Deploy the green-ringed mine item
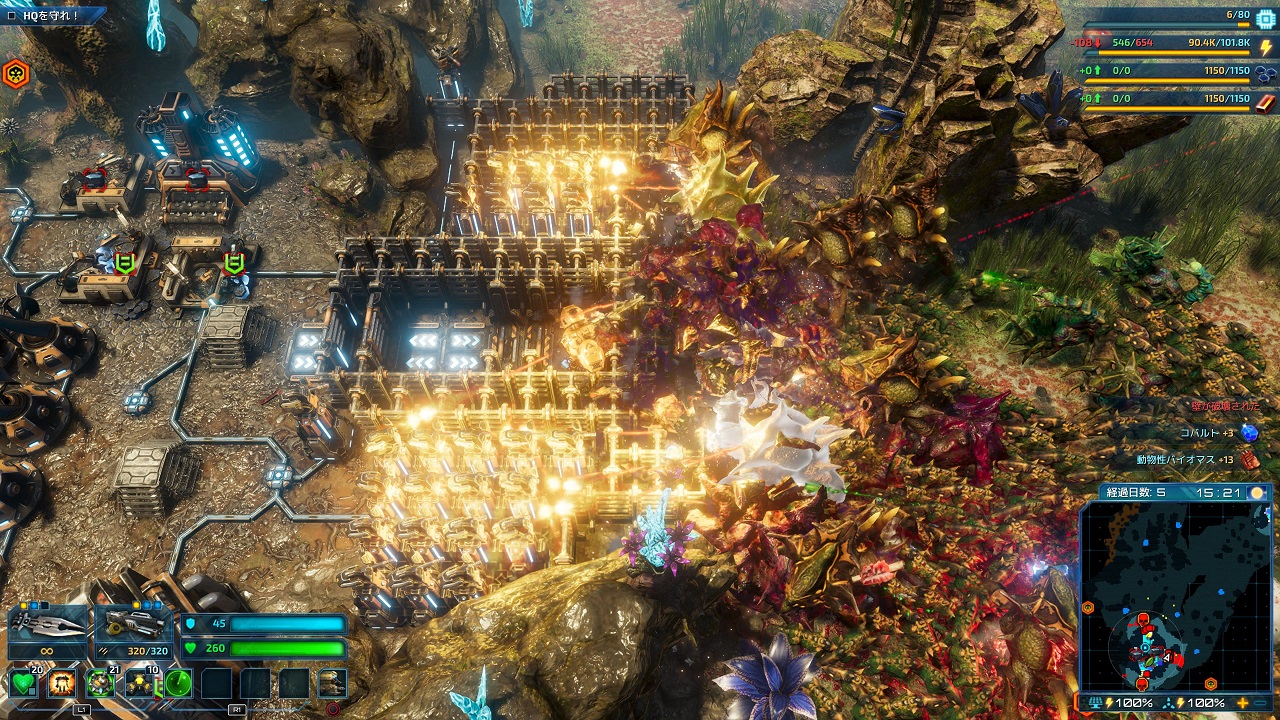The height and width of the screenshot is (720, 1280). [100, 684]
